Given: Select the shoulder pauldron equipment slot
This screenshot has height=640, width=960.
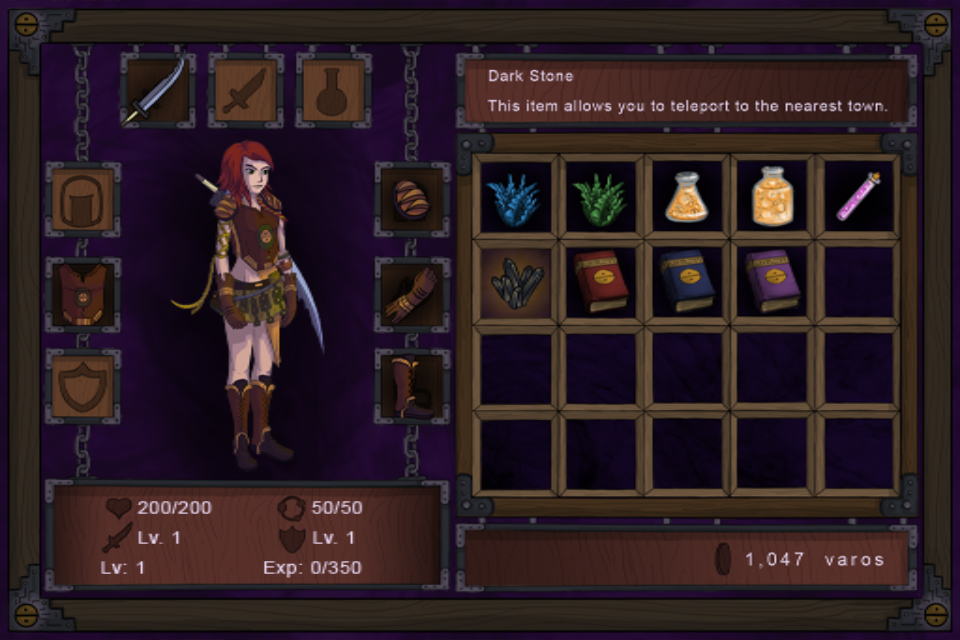Looking at the screenshot, I should 412,200.
